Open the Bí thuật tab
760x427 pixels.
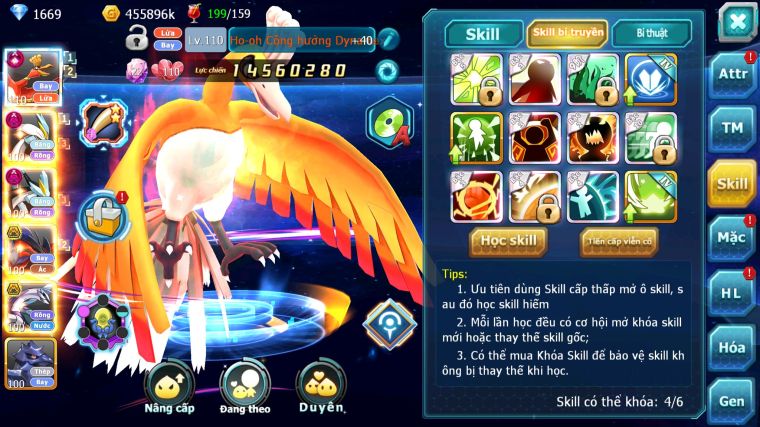point(651,33)
